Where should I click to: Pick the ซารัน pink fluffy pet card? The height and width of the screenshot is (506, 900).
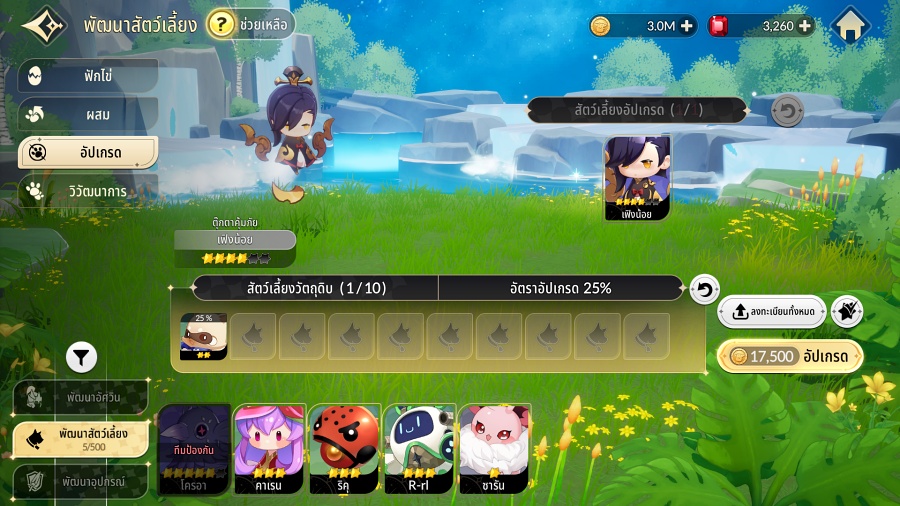coord(494,449)
